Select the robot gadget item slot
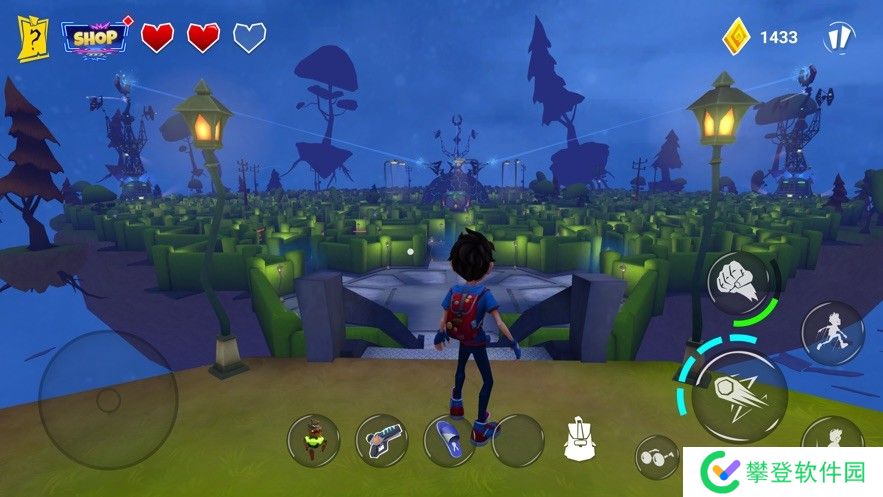This screenshot has width=883, height=497. tap(313, 440)
